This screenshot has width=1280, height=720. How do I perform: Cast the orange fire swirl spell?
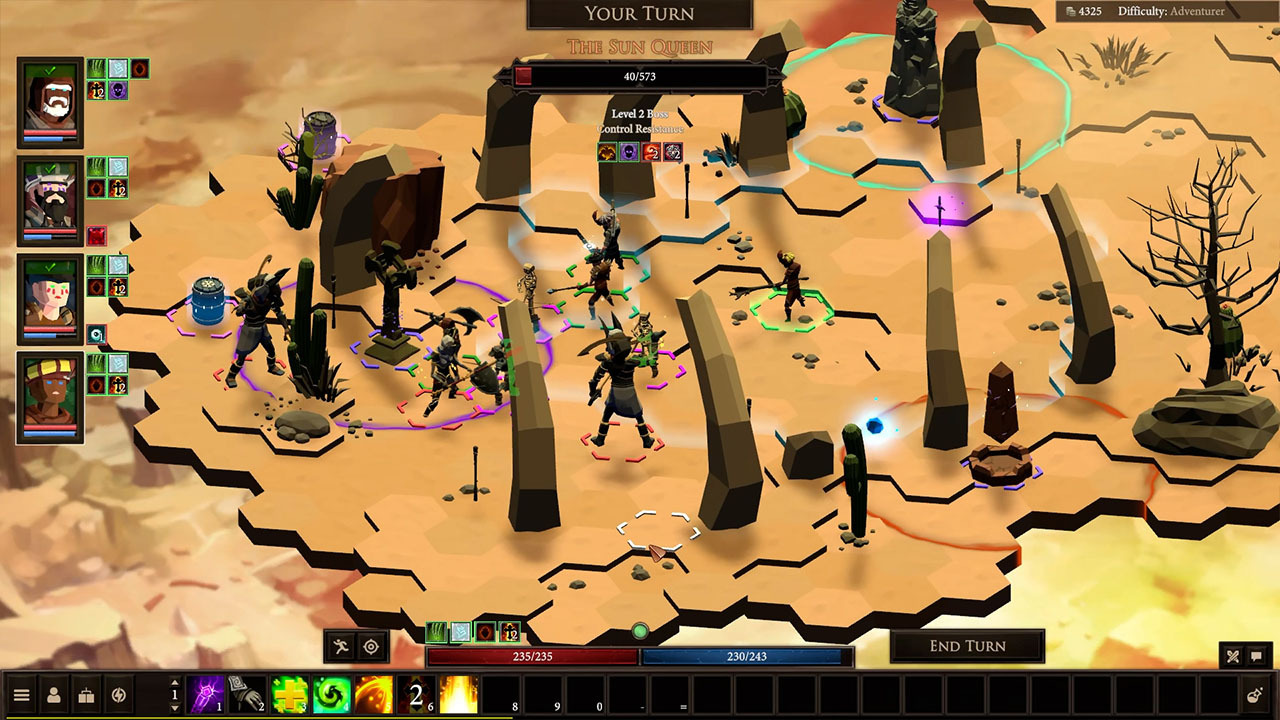374,695
